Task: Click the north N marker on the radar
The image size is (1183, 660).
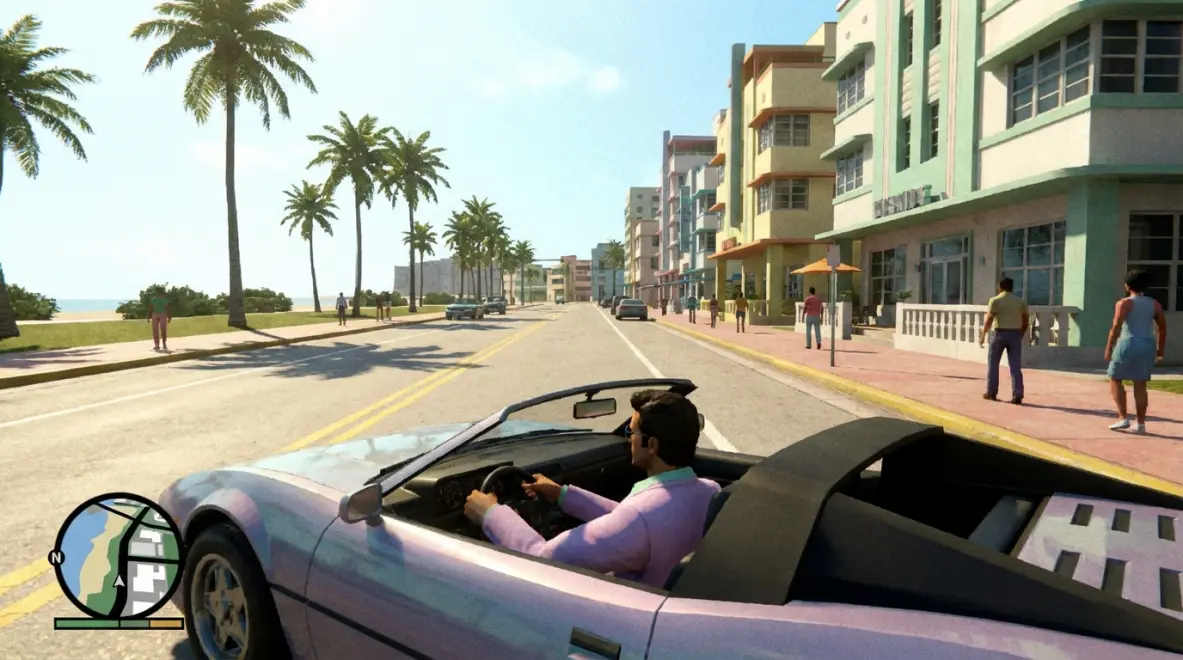Action: pos(56,557)
